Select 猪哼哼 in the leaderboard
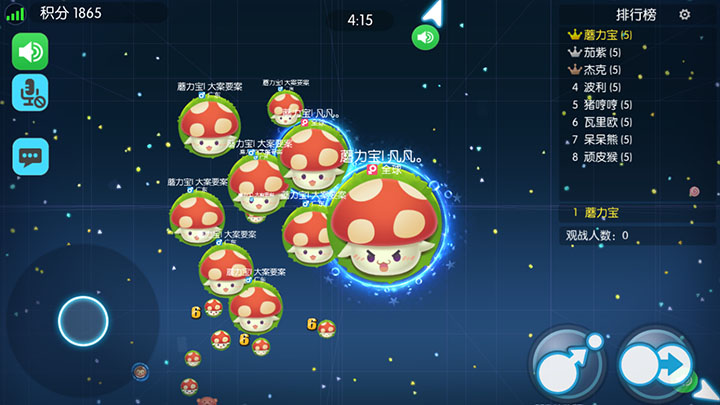Image resolution: width=720 pixels, height=405 pixels. (x=606, y=104)
